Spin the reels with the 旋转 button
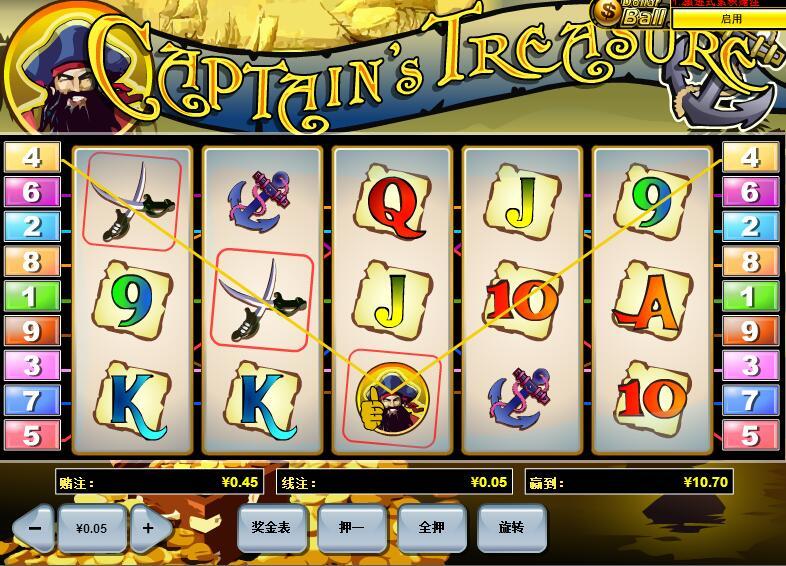 (x=511, y=526)
